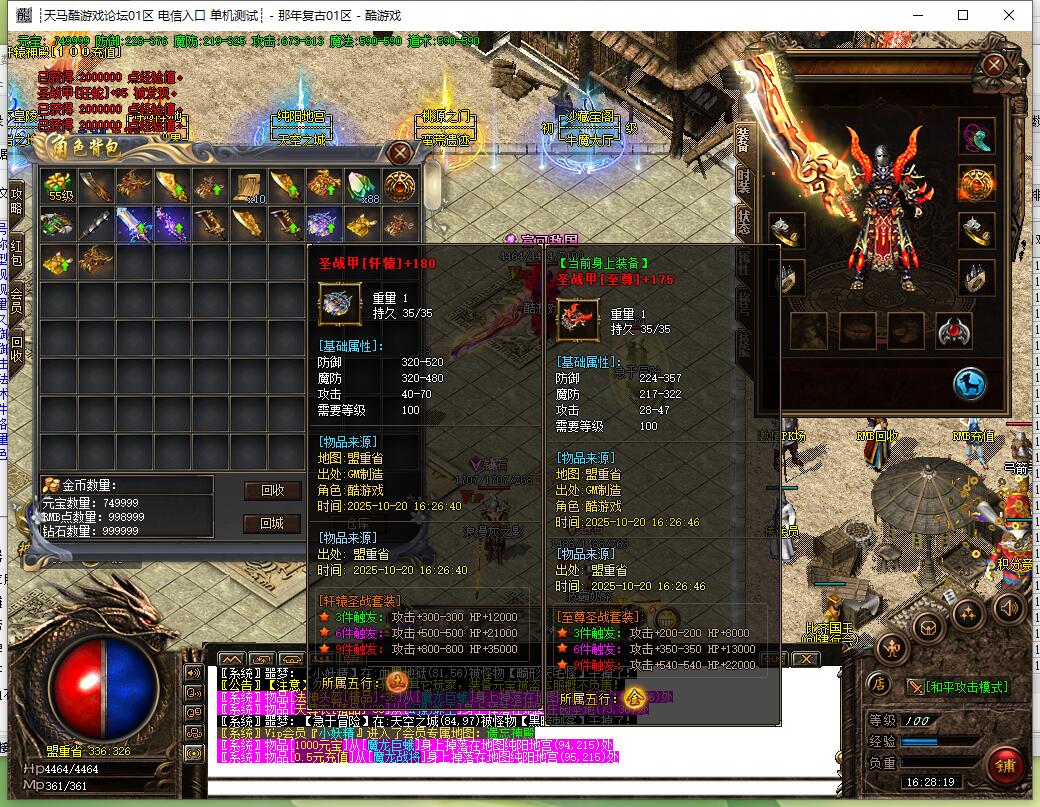Select the equipped necklace slot
Image resolution: width=1040 pixels, height=807 pixels.
(976, 137)
